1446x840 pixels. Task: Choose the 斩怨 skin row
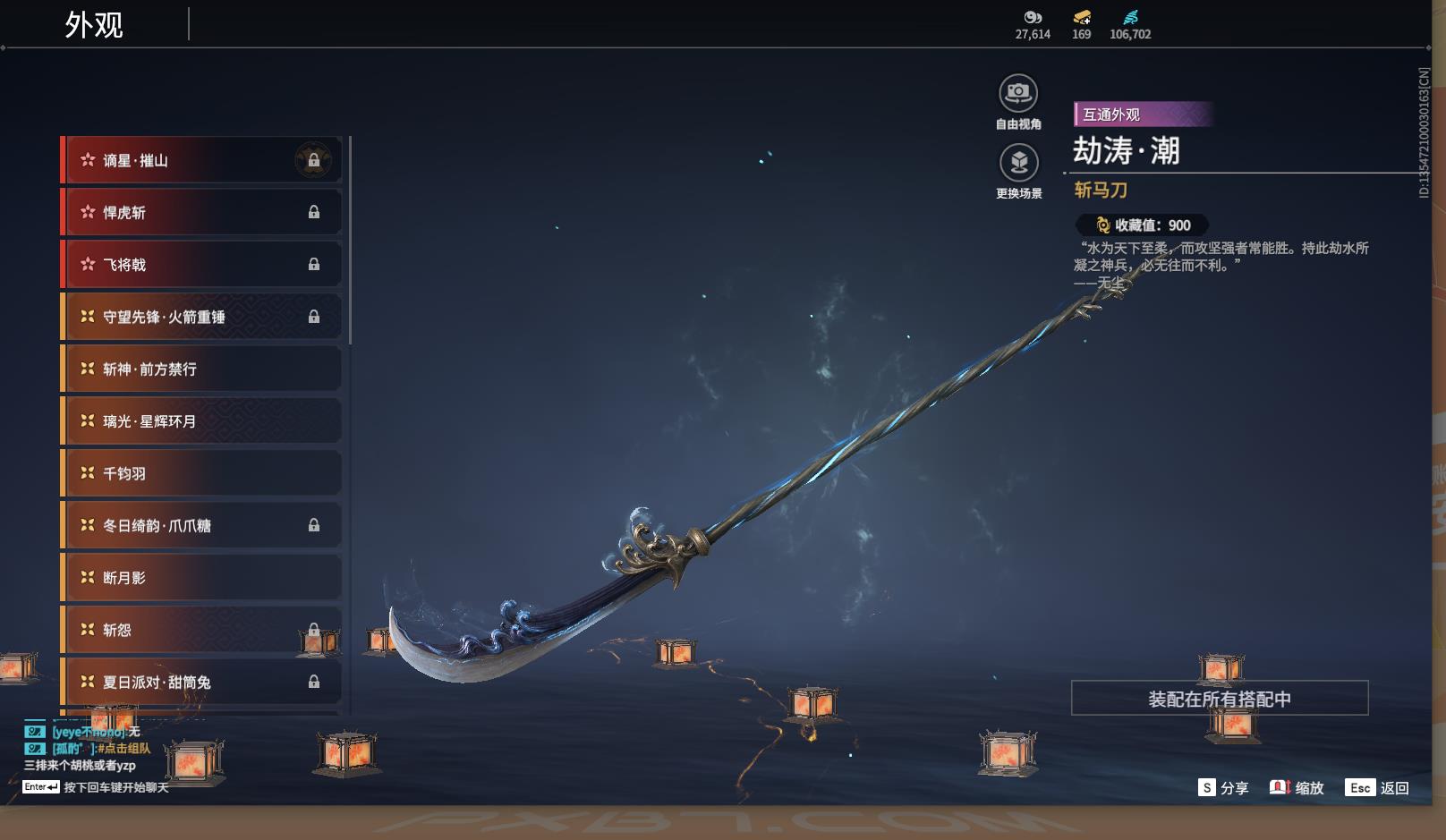[201, 630]
